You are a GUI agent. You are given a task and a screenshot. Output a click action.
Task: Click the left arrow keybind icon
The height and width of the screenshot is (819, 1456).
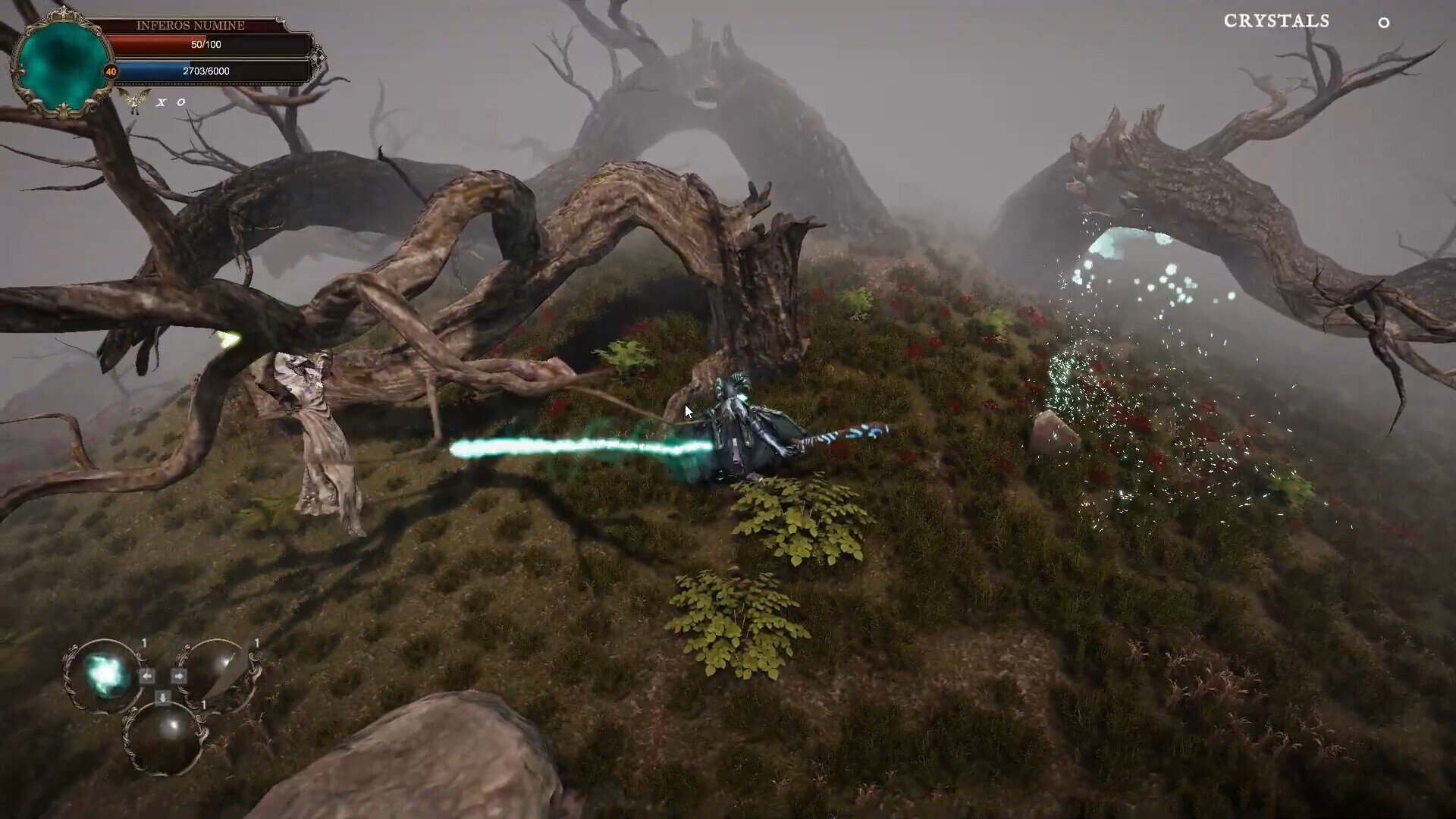pos(147,676)
